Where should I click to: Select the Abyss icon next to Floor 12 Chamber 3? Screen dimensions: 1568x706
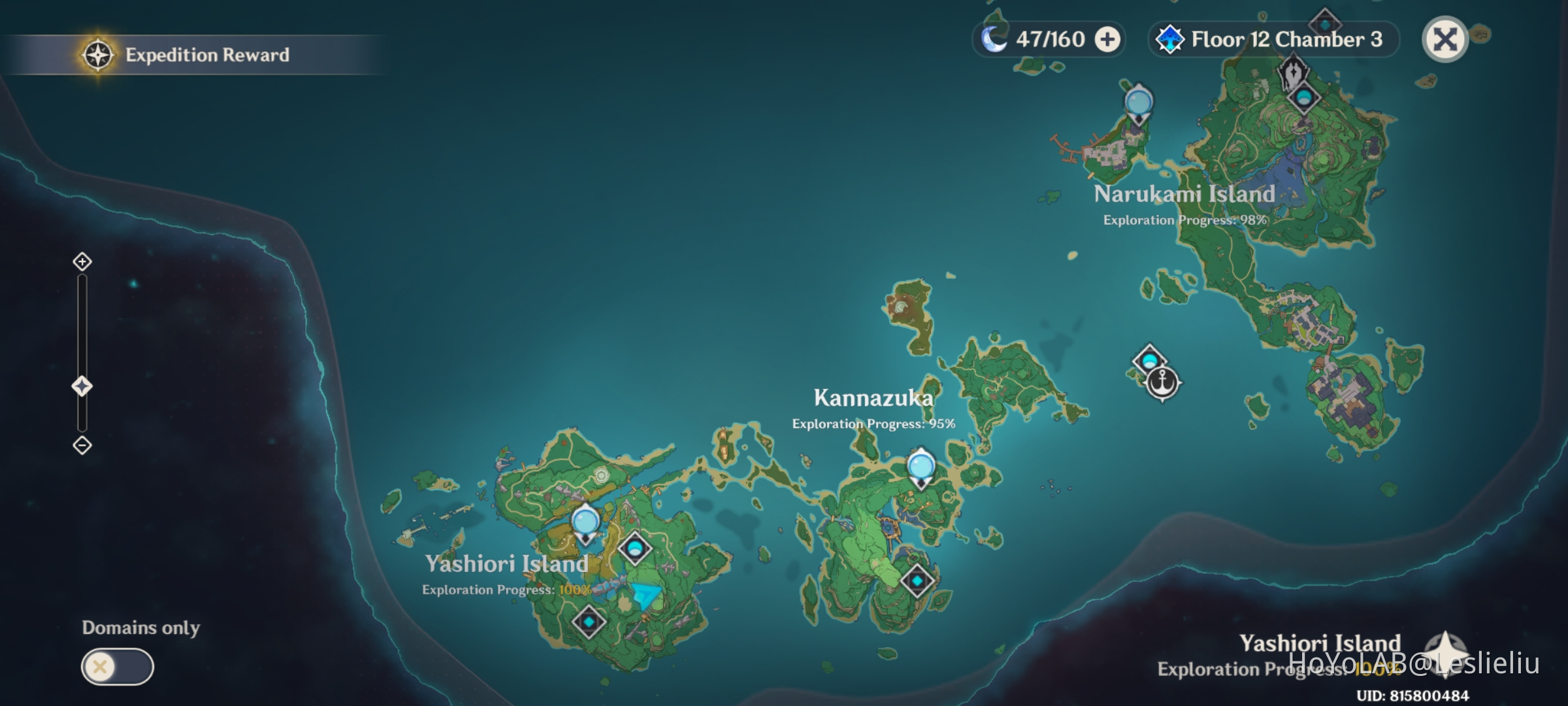[1169, 39]
